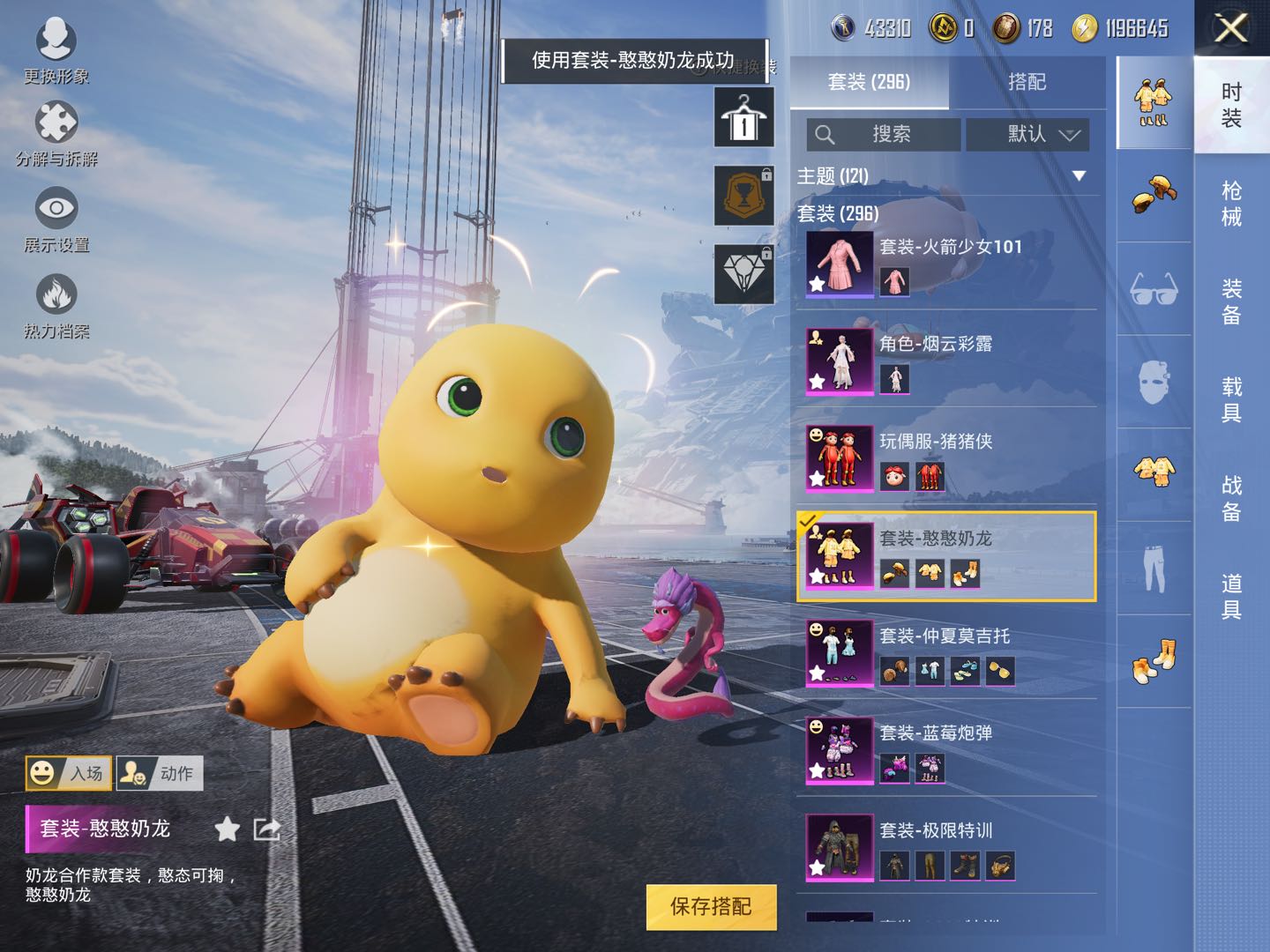Viewport: 1270px width, 952px height.
Task: Open 分解与拆解 dismantle menu
Action: tap(56, 134)
